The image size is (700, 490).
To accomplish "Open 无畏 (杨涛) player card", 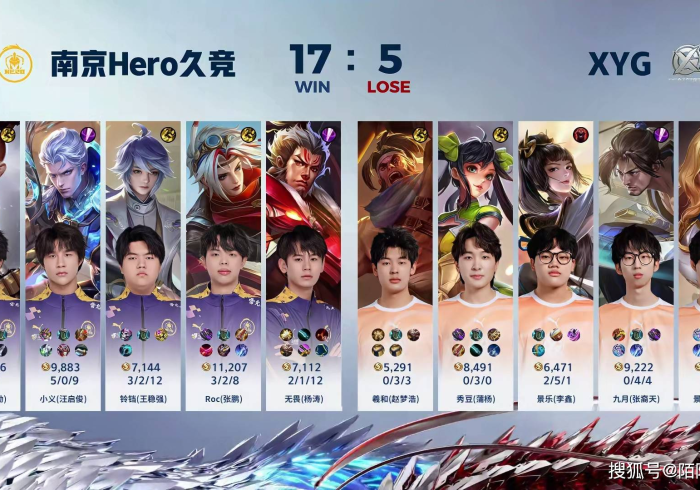I will (x=303, y=265).
